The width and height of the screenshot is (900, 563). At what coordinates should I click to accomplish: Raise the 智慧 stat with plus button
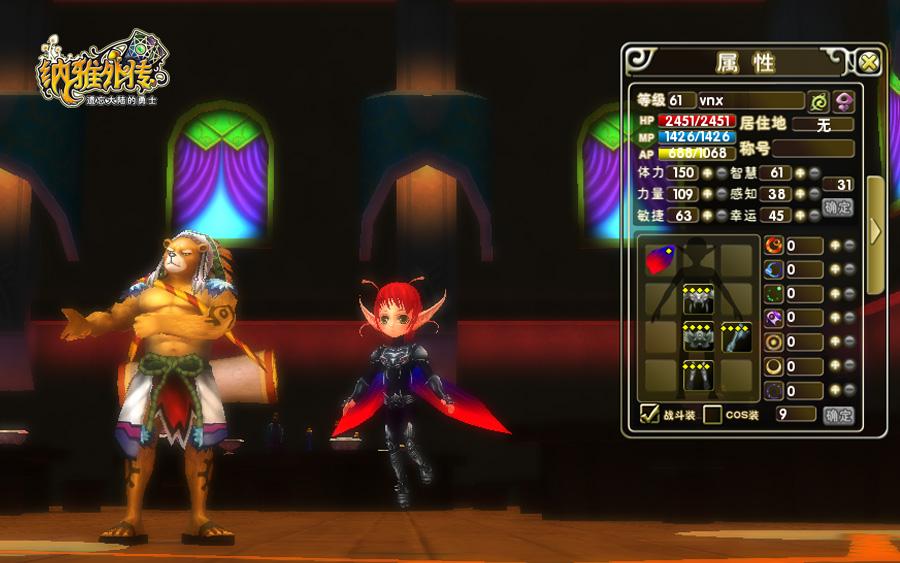point(800,173)
